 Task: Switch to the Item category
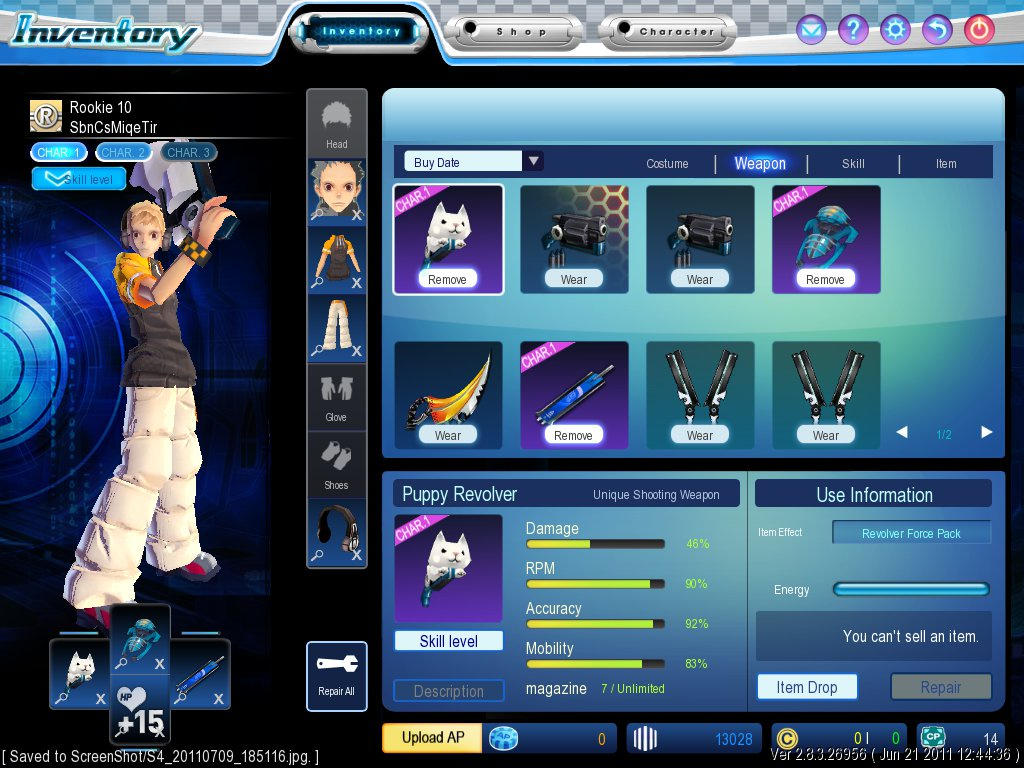pyautogui.click(x=946, y=164)
